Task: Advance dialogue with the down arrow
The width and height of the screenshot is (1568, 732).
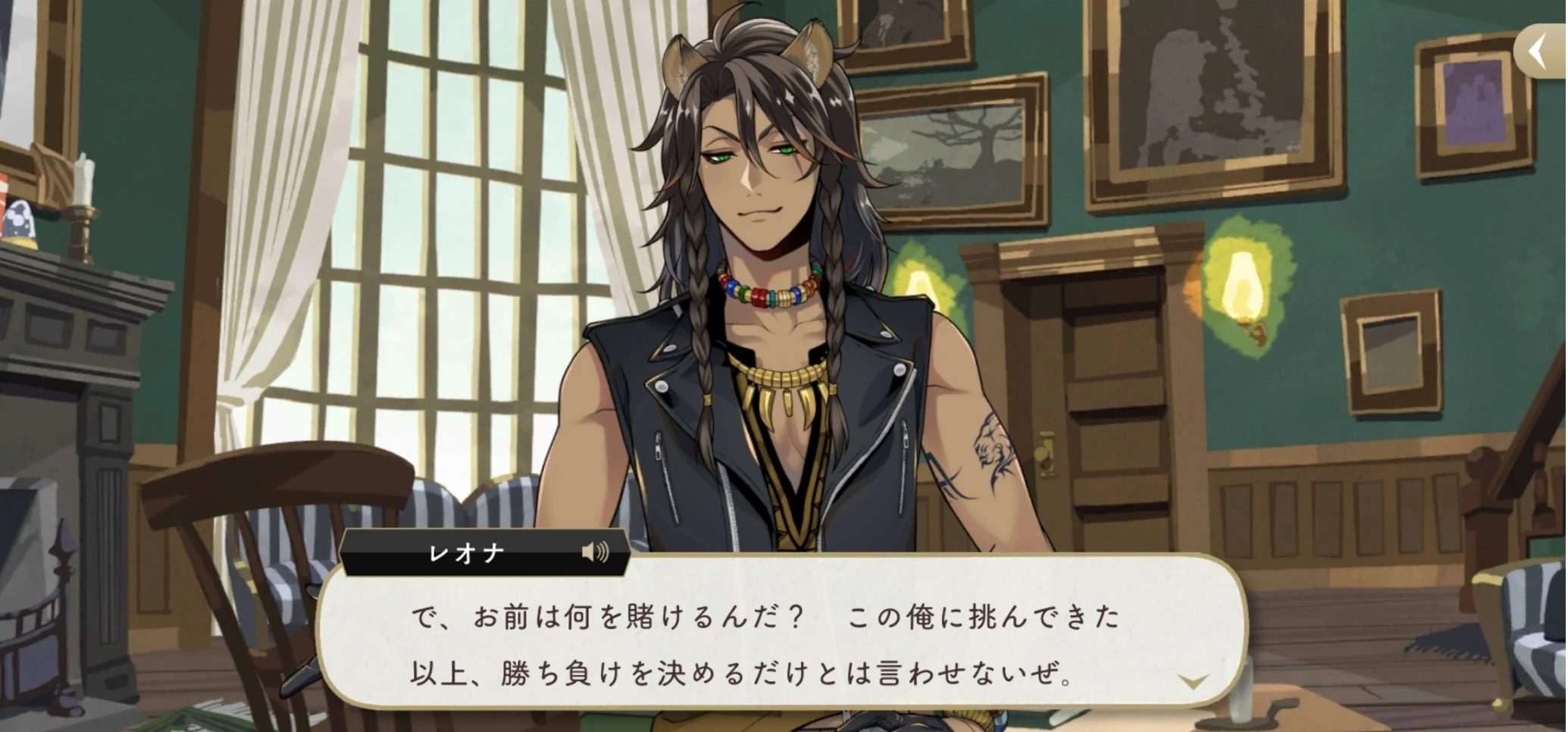Action: [1192, 681]
